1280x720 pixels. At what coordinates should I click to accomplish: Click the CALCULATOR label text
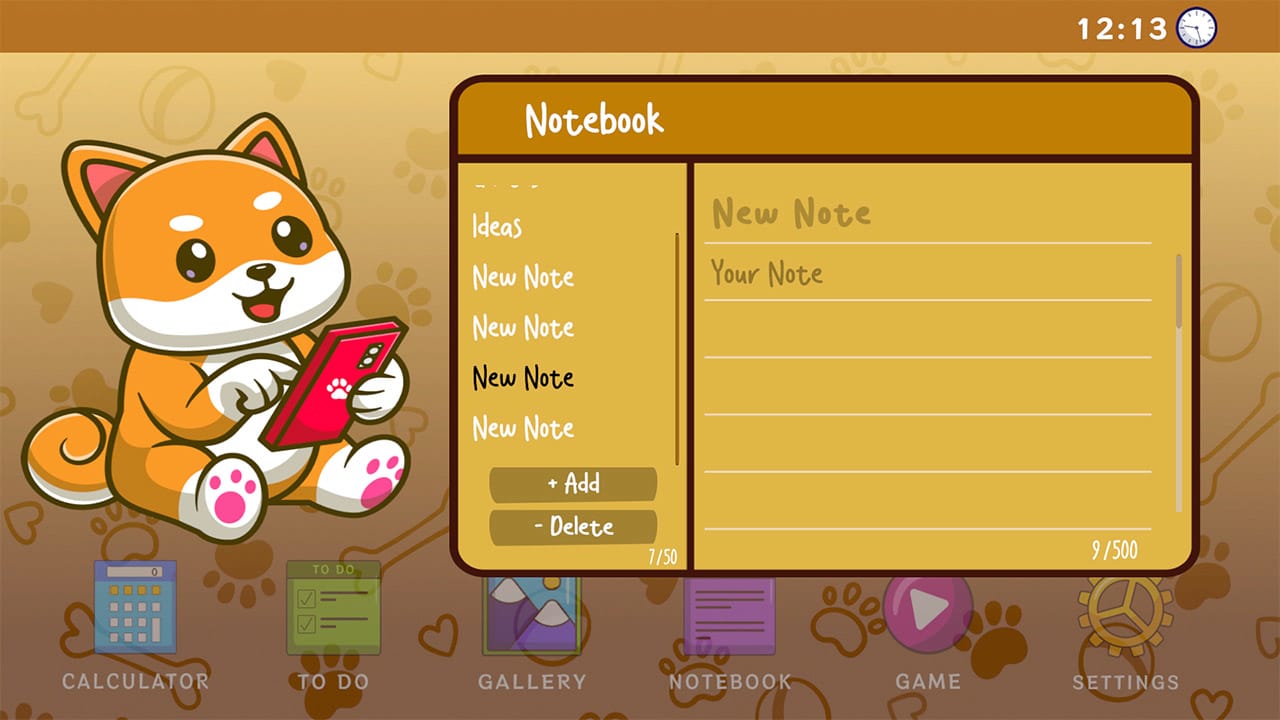[134, 682]
